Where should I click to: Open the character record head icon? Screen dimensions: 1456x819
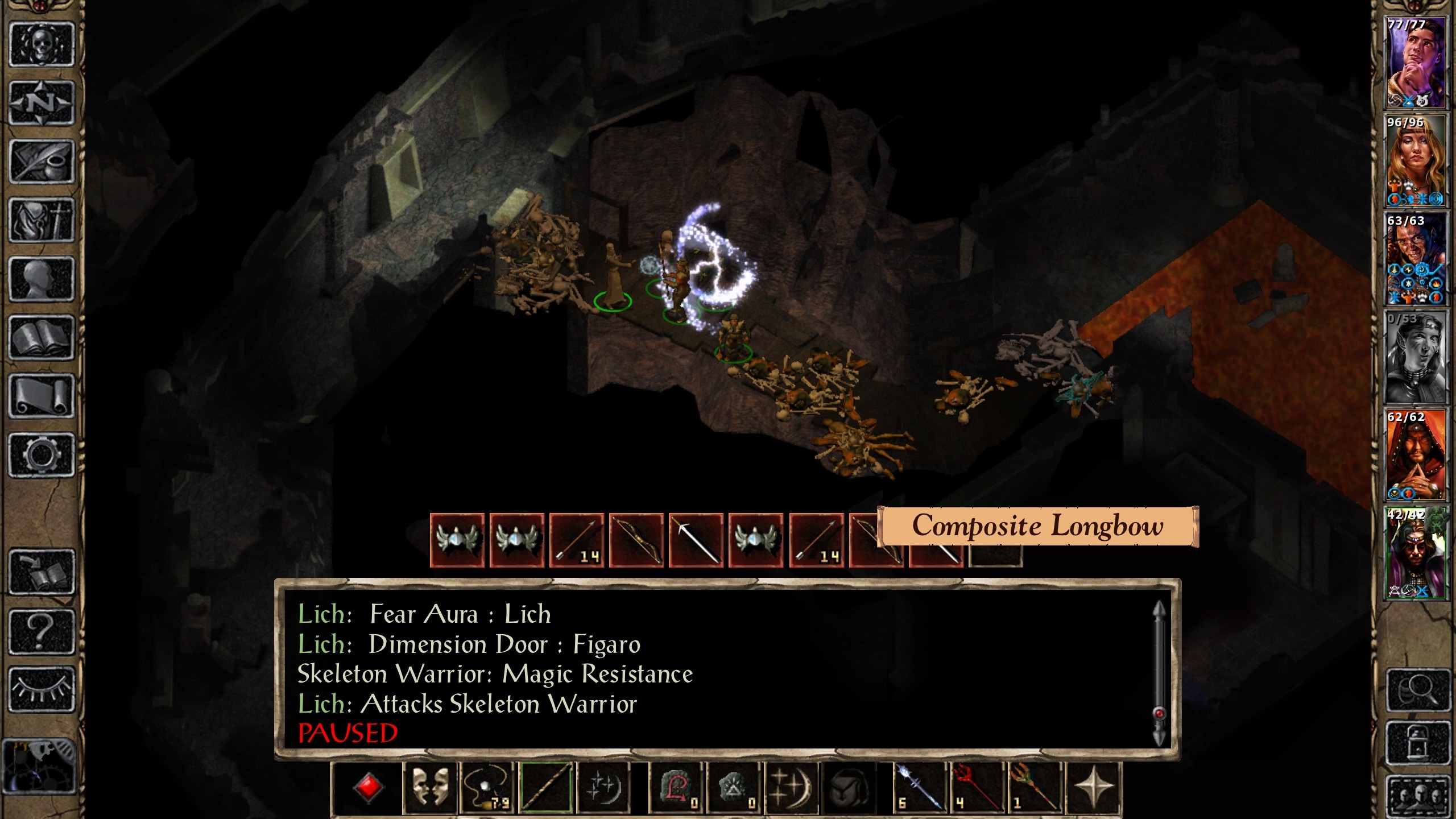point(42,279)
